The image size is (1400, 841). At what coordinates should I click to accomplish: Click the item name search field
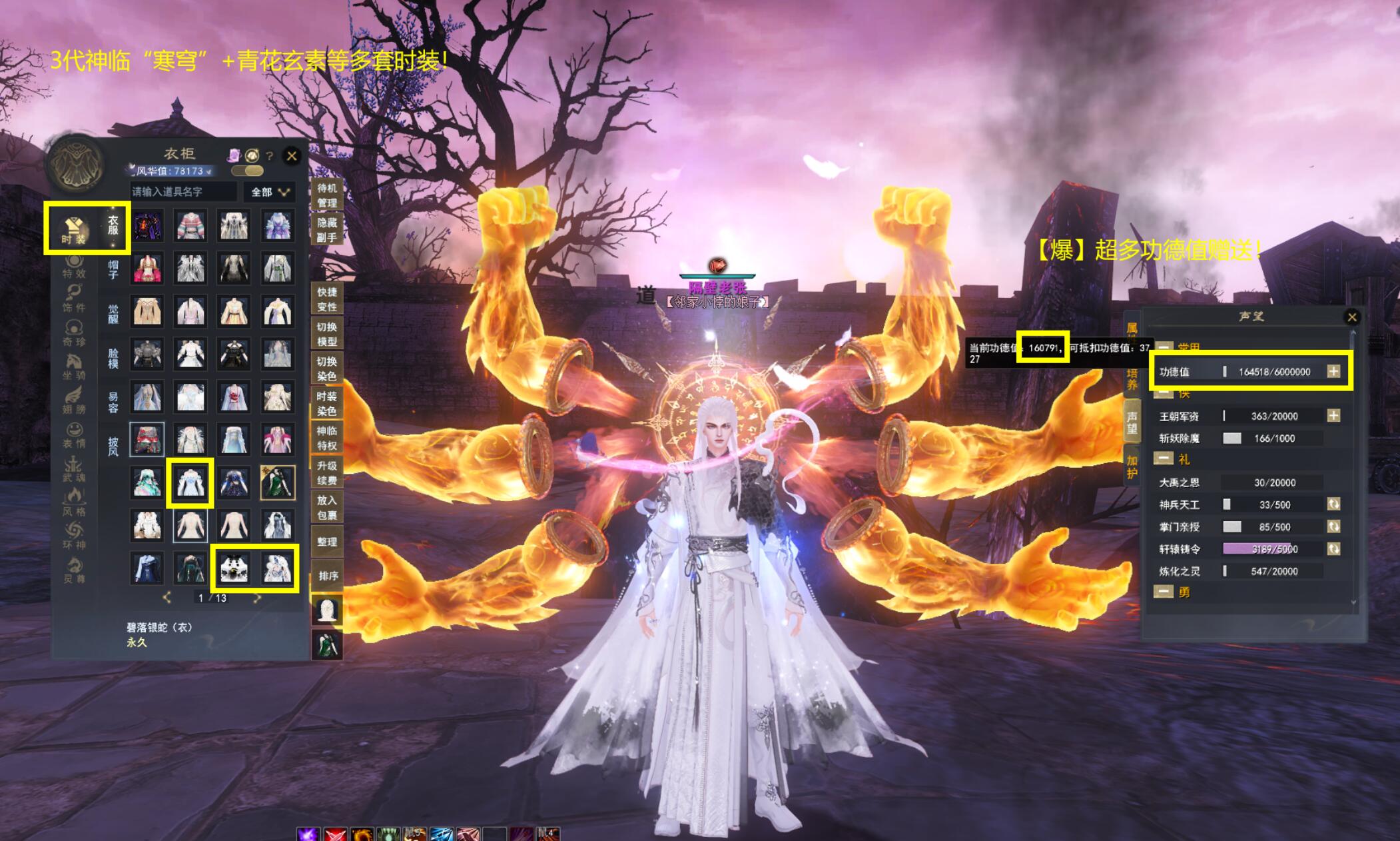(x=183, y=192)
